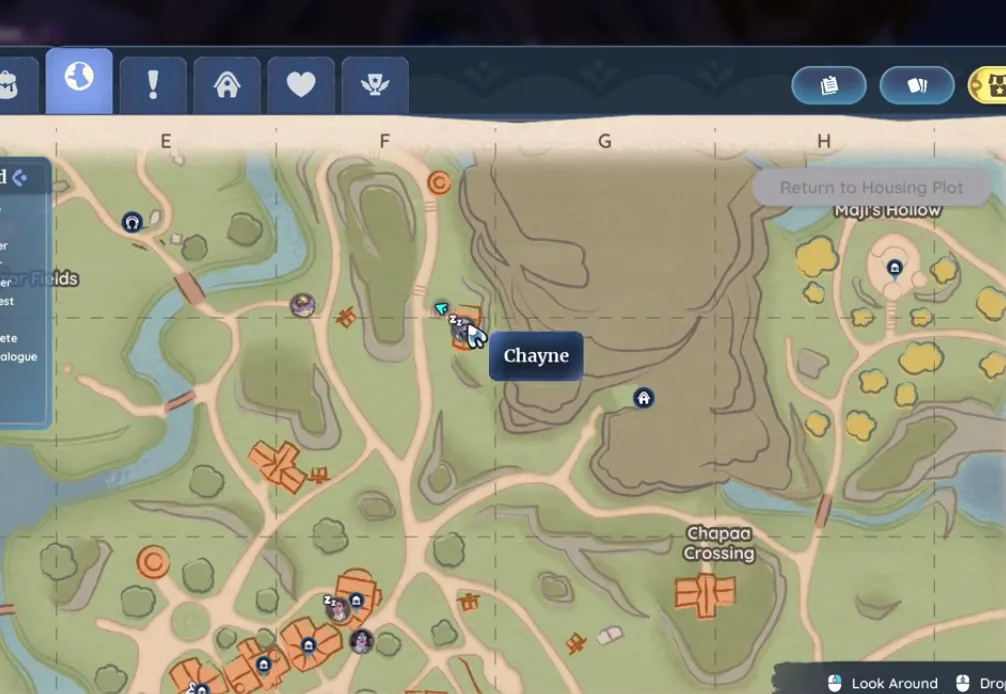
Task: Click the Return to Housing Plot button
Action: (x=871, y=187)
